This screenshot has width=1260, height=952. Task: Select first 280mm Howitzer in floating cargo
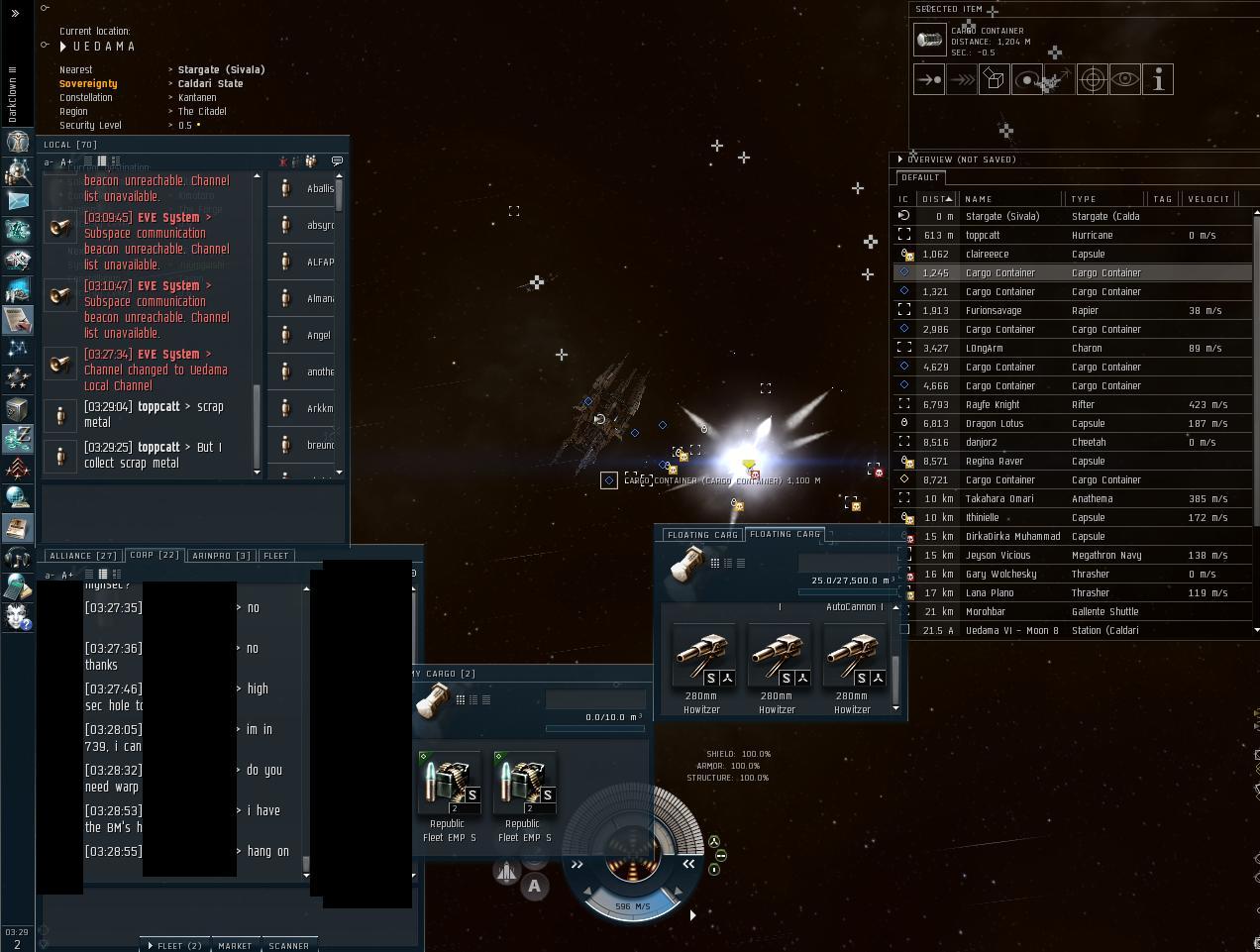coord(701,656)
